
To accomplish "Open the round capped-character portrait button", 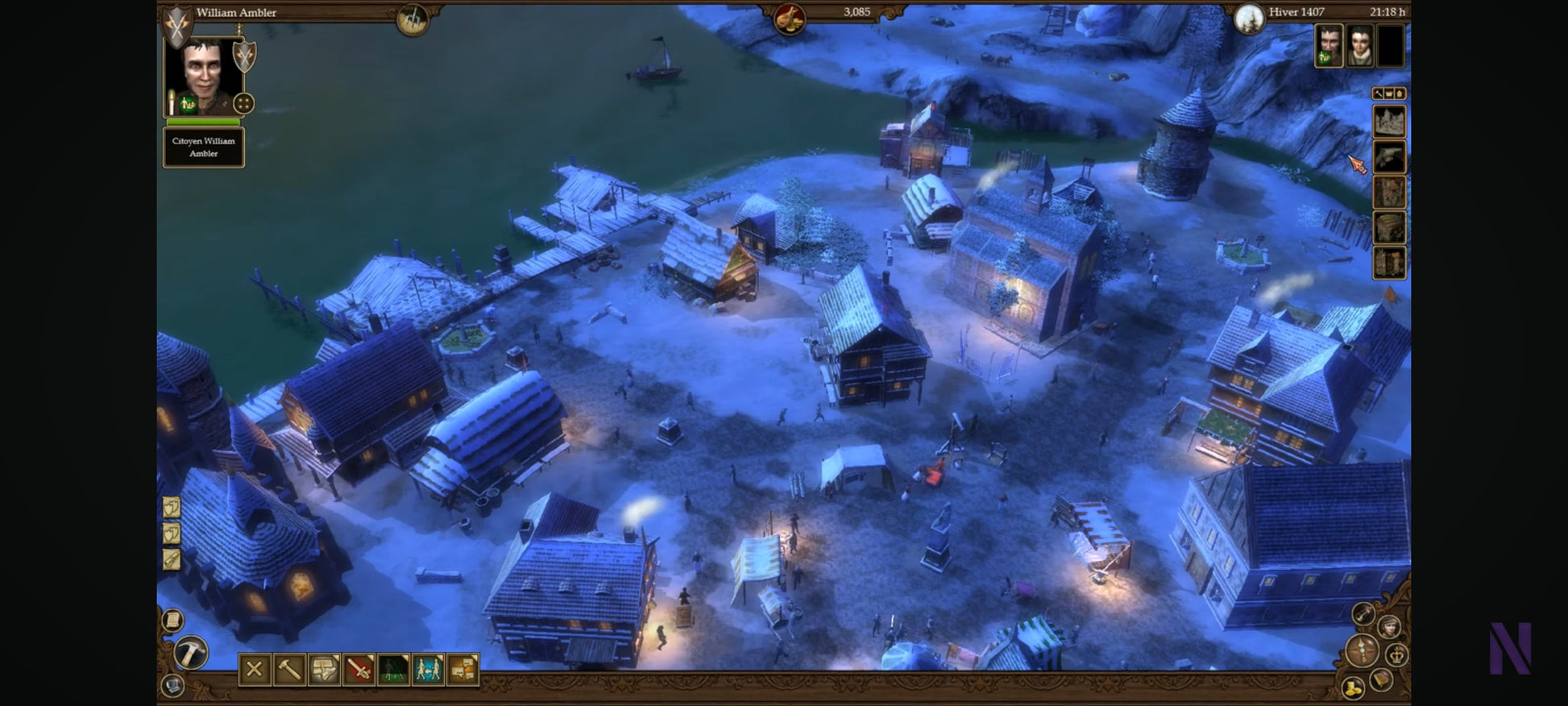I will [1388, 626].
